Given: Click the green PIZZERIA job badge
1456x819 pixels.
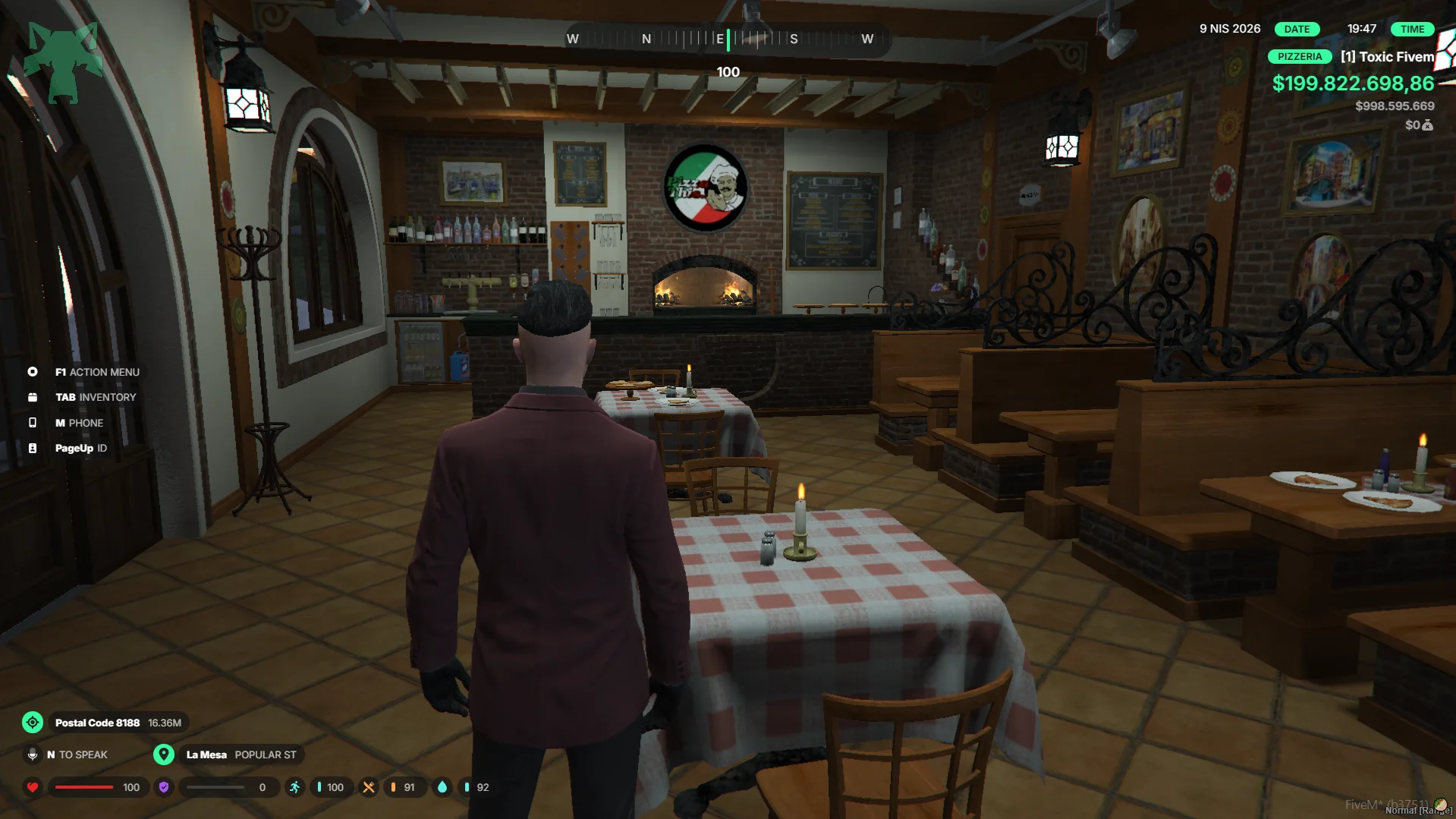Looking at the screenshot, I should click(x=1299, y=57).
